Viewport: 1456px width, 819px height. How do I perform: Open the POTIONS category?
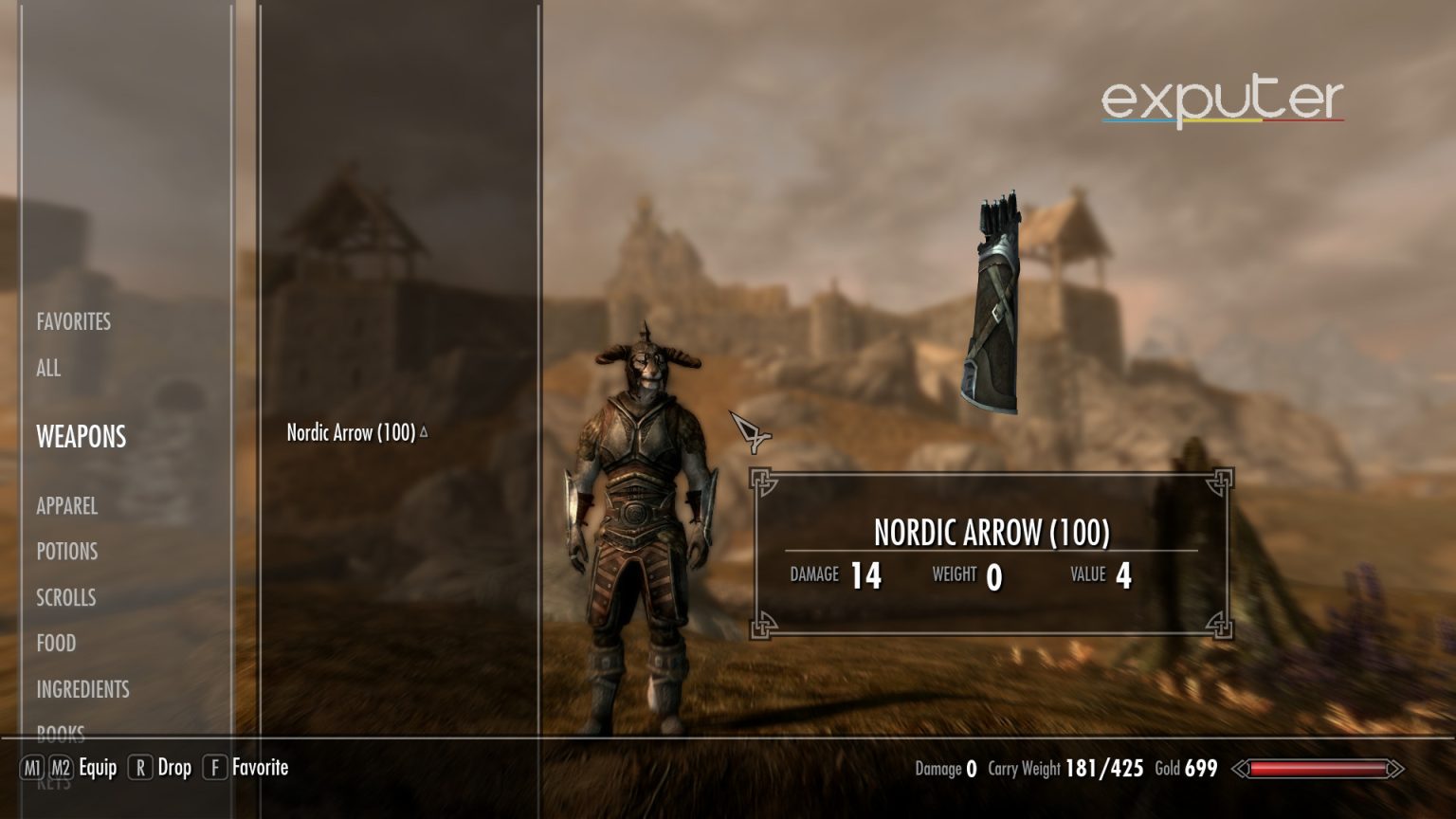[x=65, y=551]
